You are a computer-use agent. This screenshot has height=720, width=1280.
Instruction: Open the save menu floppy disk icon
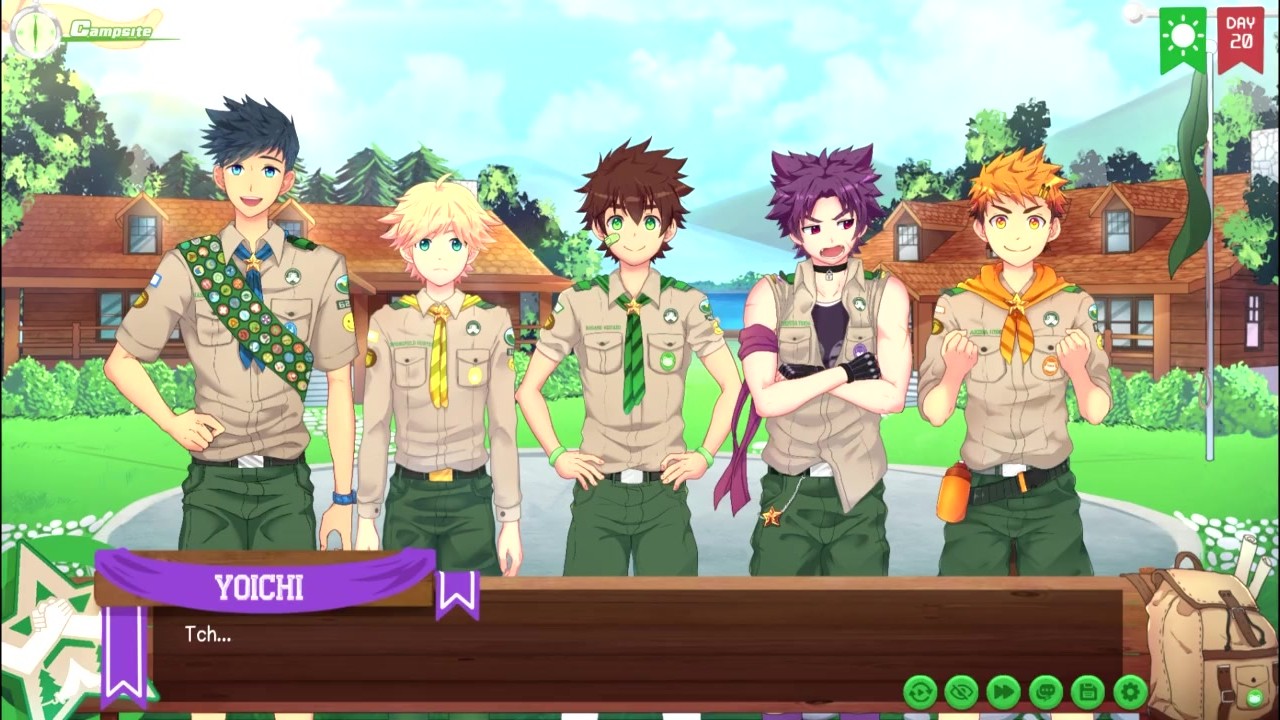click(x=1088, y=691)
